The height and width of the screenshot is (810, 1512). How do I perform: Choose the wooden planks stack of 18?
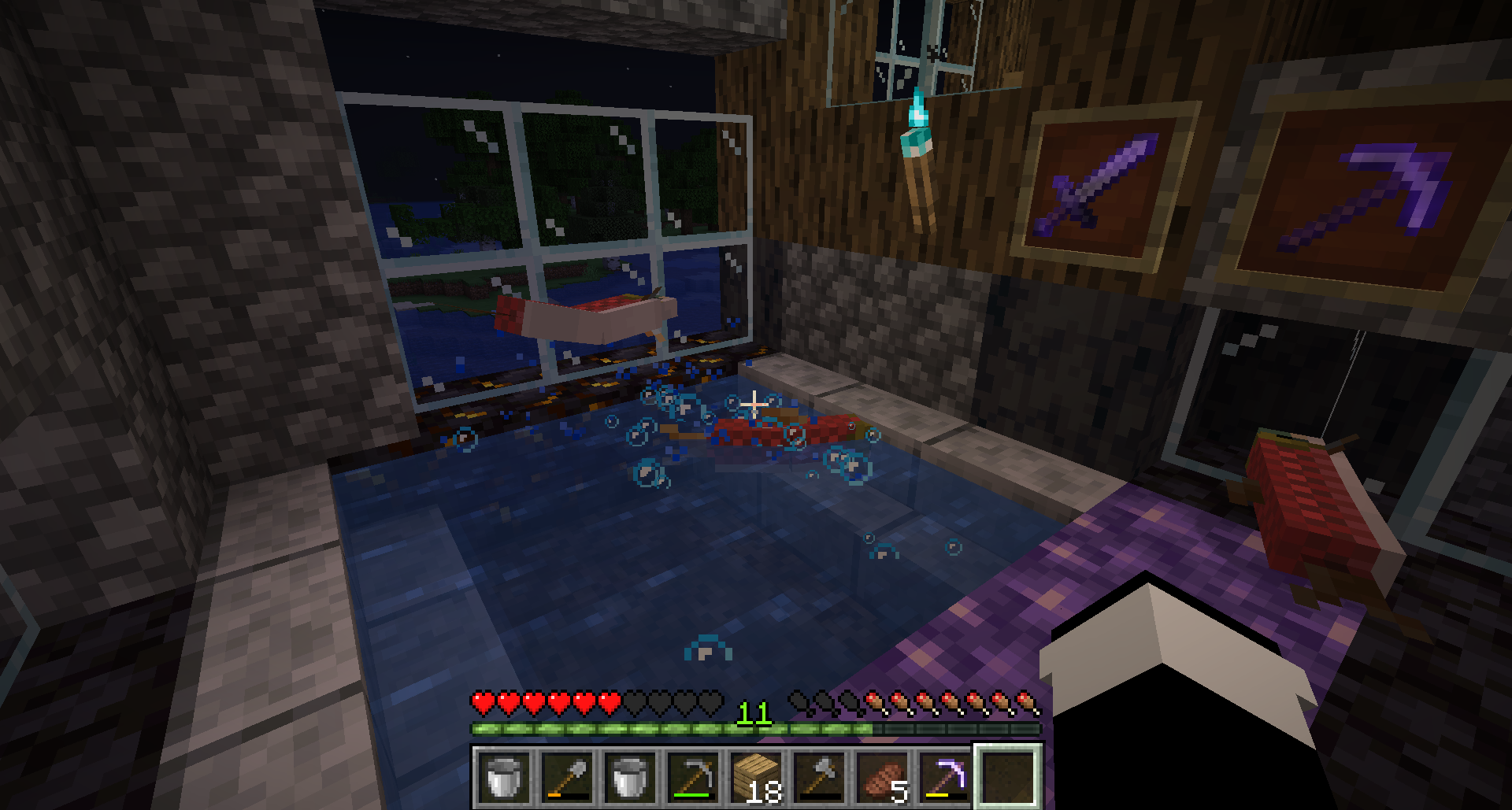(756, 776)
